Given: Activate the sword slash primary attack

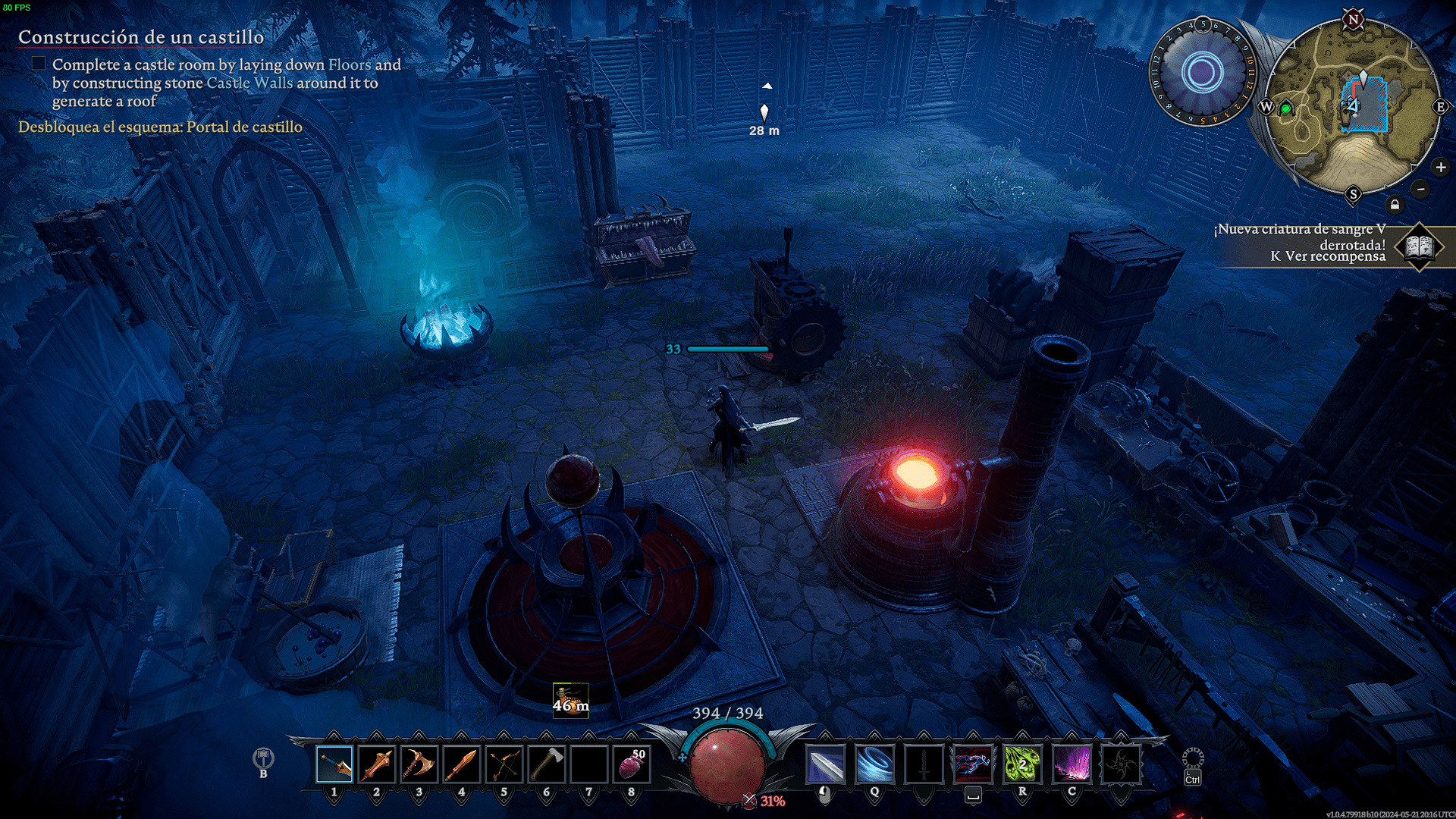Looking at the screenshot, I should click(x=825, y=764).
